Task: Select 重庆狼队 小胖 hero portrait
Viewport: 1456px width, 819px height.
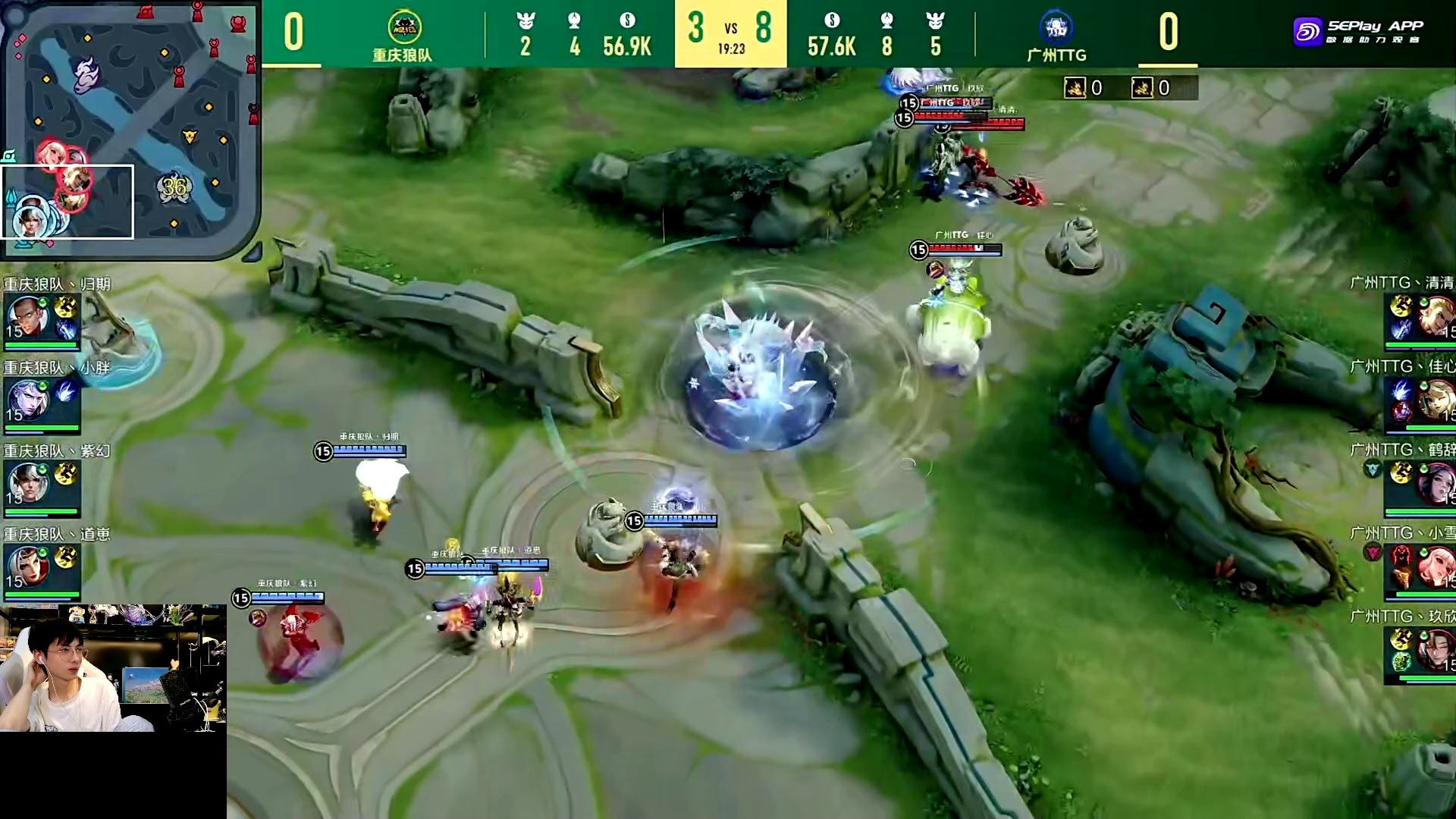Action: pyautogui.click(x=27, y=400)
